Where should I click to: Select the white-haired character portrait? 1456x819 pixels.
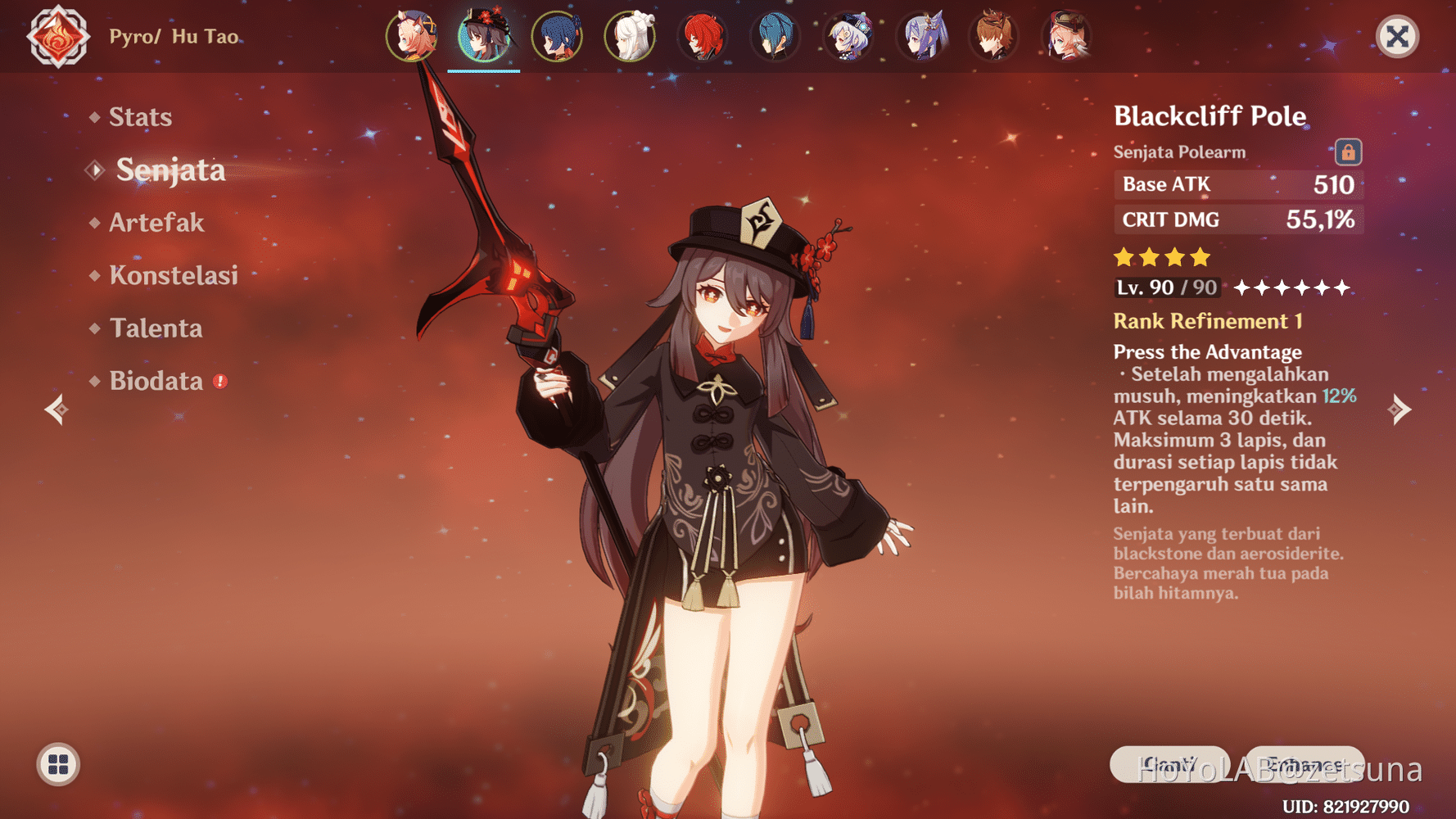click(630, 37)
